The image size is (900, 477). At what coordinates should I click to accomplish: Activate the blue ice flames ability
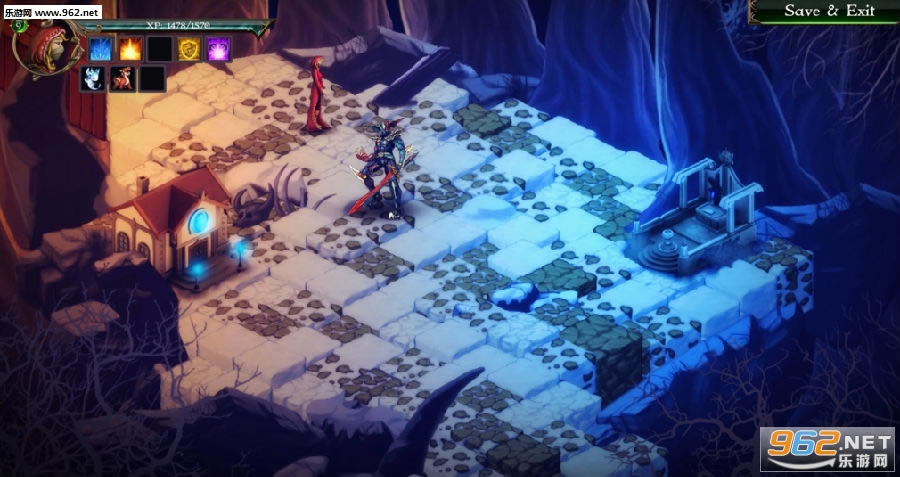tap(101, 48)
